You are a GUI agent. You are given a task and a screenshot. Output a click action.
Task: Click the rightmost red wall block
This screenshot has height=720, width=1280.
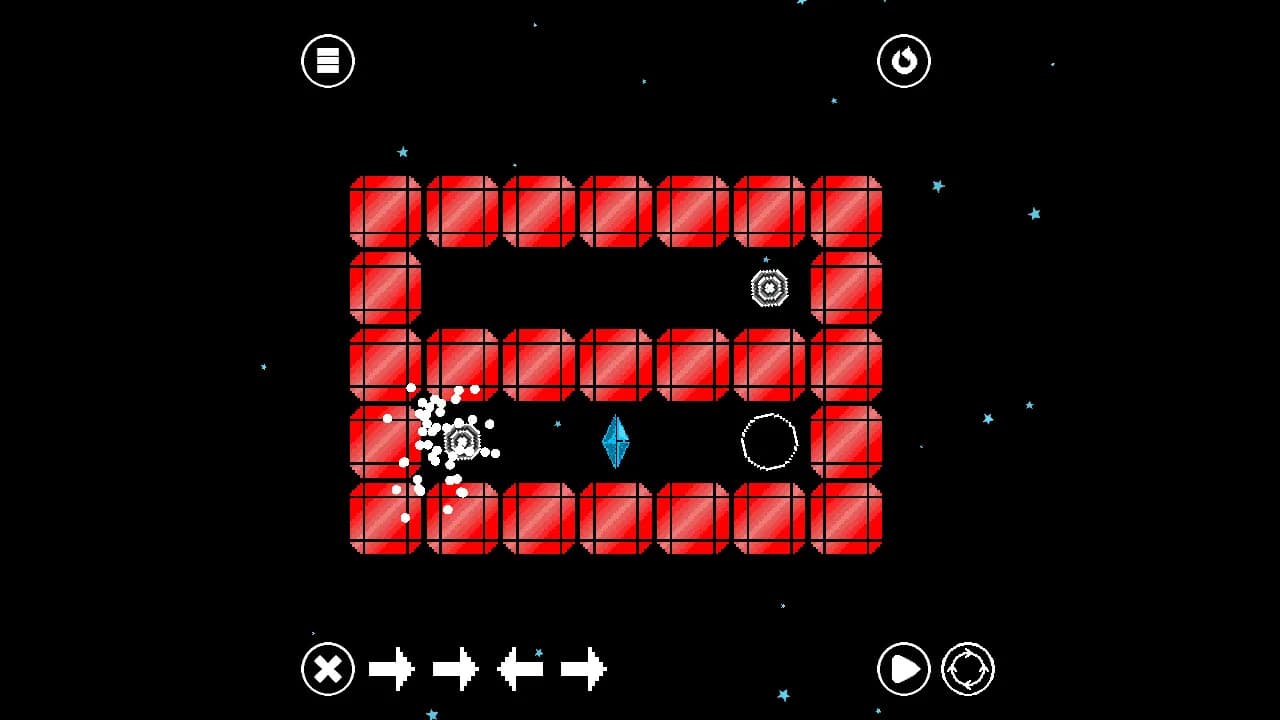point(845,441)
